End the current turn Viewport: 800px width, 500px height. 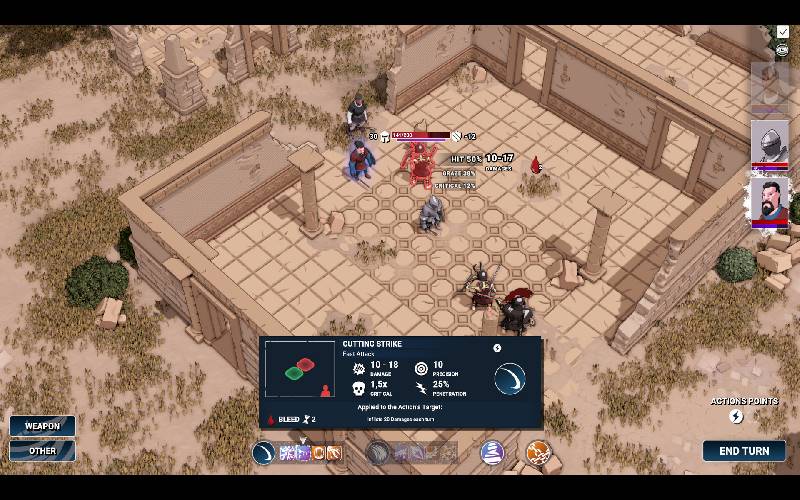click(743, 451)
